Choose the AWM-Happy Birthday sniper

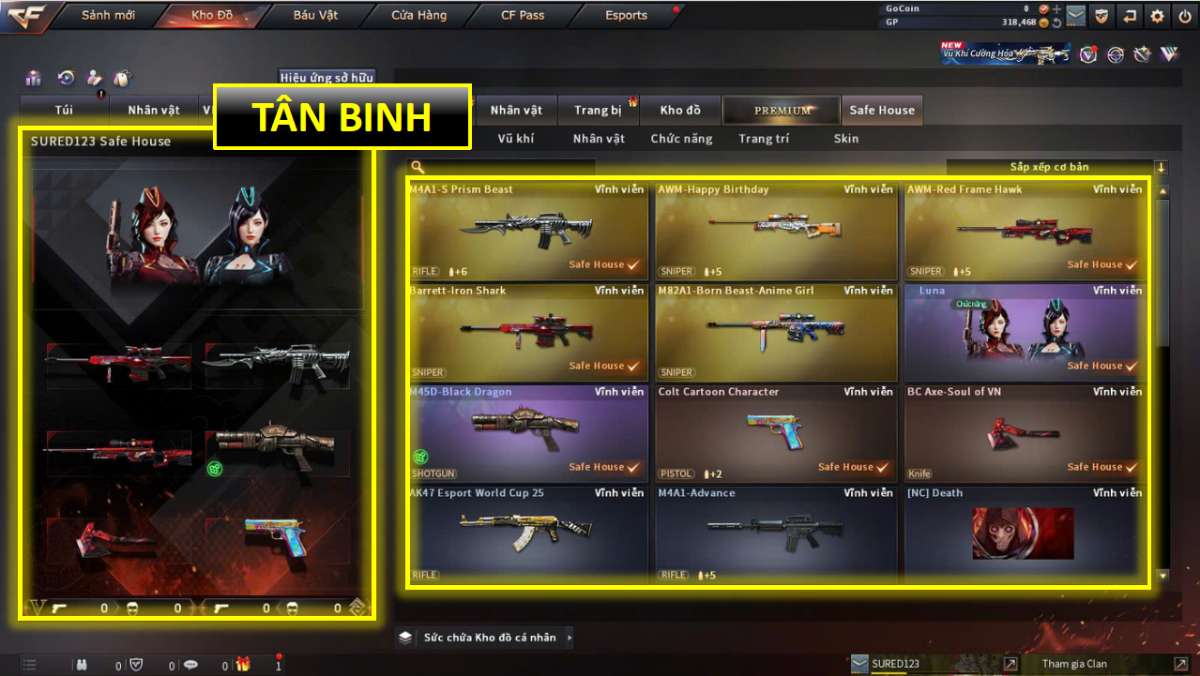[776, 231]
